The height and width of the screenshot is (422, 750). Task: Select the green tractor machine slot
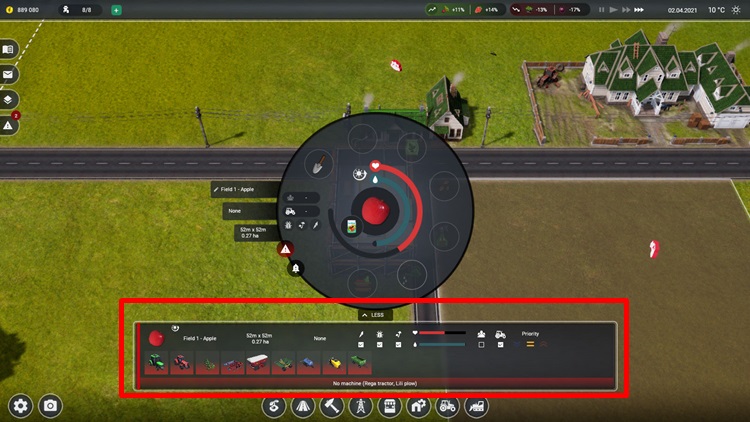157,363
